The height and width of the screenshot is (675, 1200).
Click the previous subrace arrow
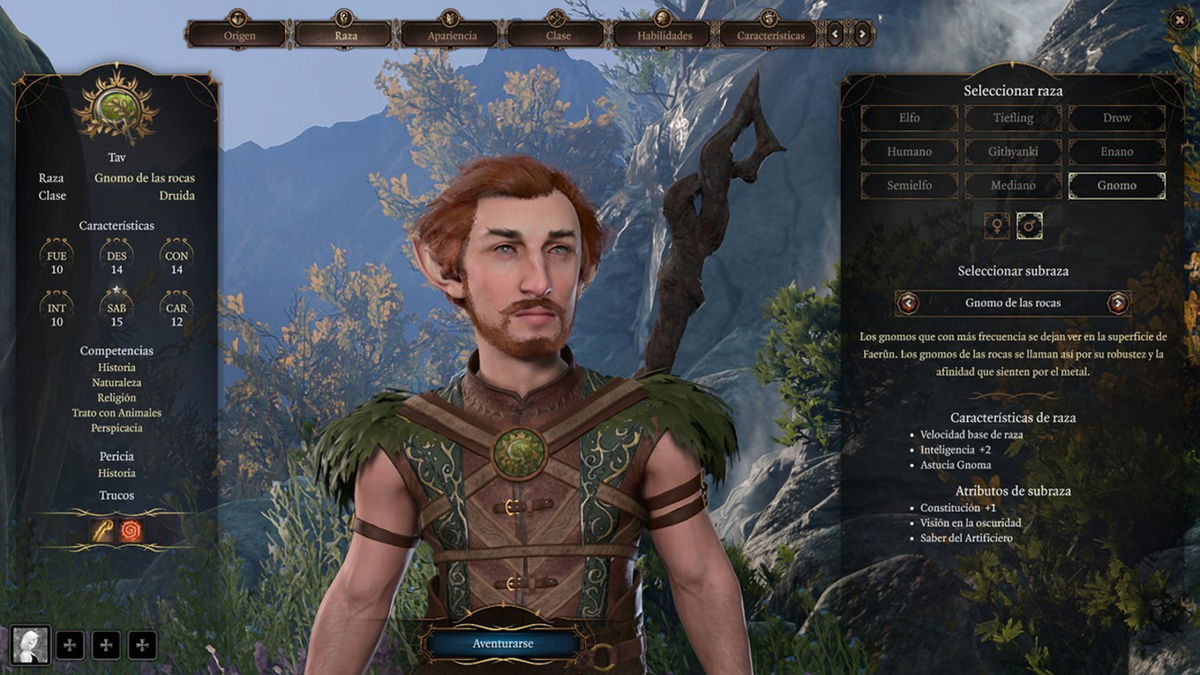click(908, 303)
